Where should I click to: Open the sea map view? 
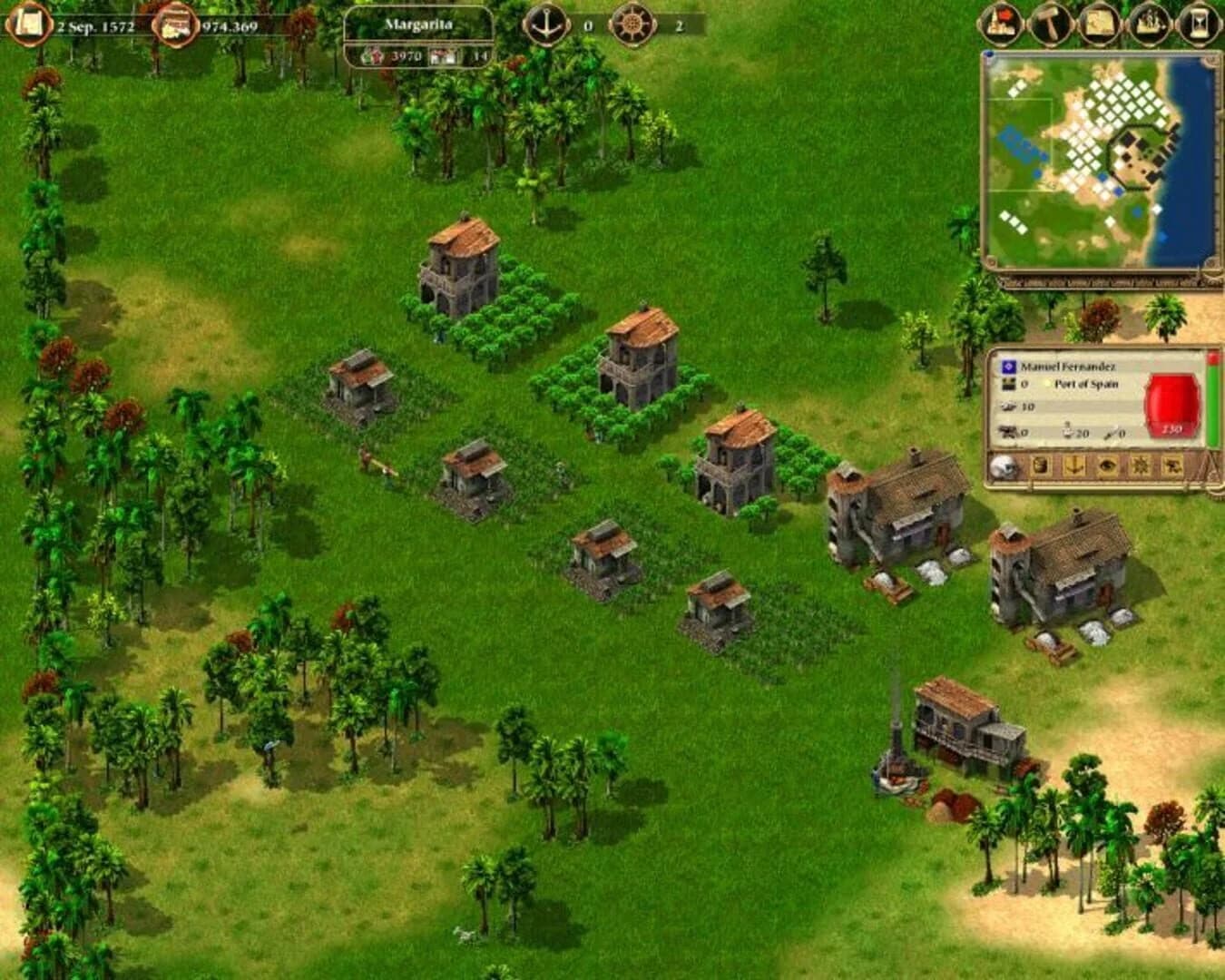[x=1100, y=23]
